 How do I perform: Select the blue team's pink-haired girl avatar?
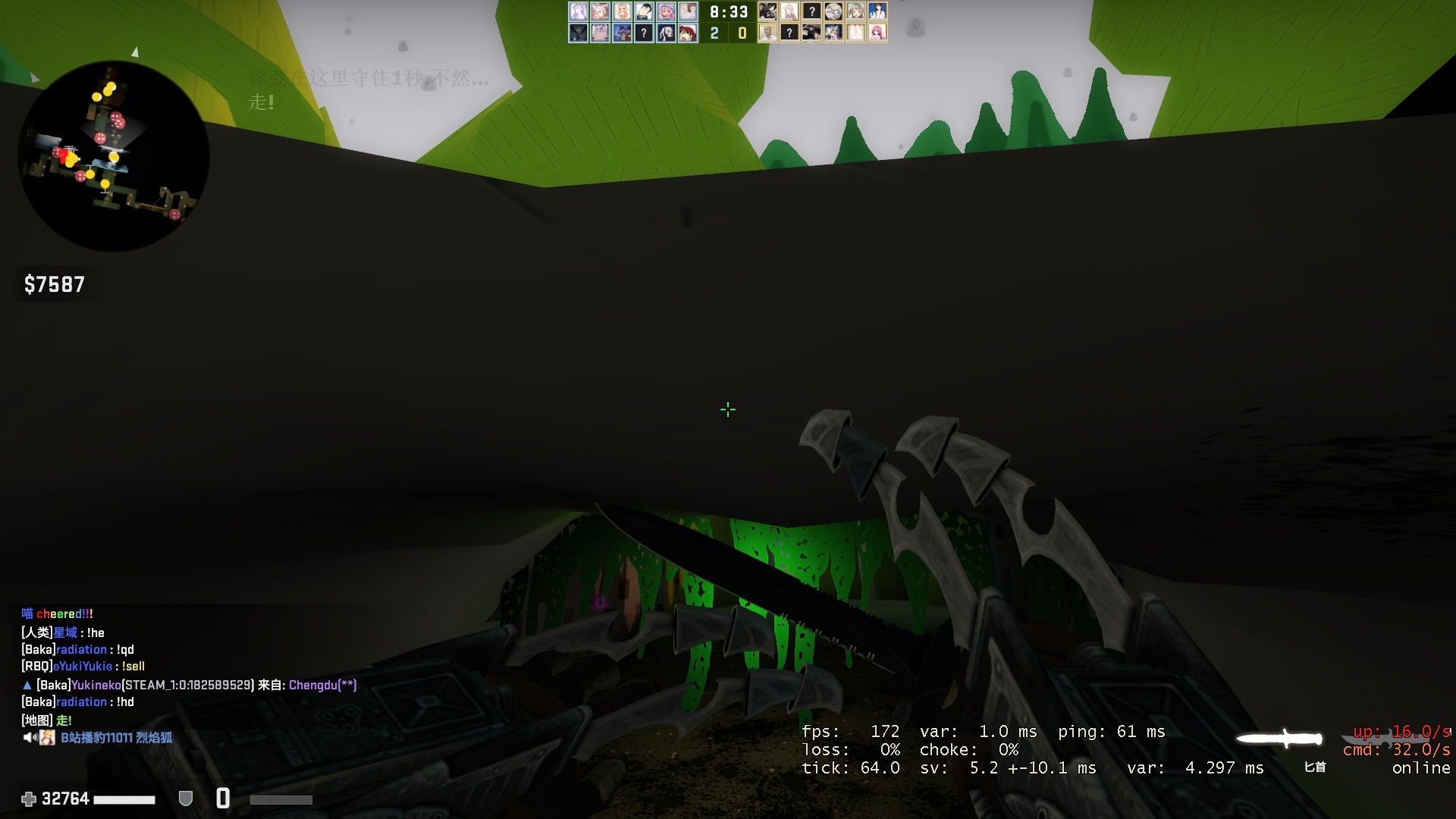tap(666, 11)
